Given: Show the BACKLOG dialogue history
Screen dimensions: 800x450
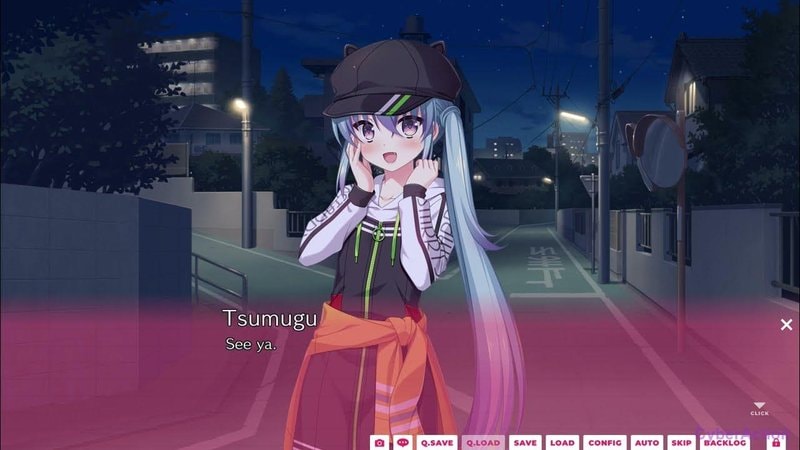Looking at the screenshot, I should tap(725, 442).
